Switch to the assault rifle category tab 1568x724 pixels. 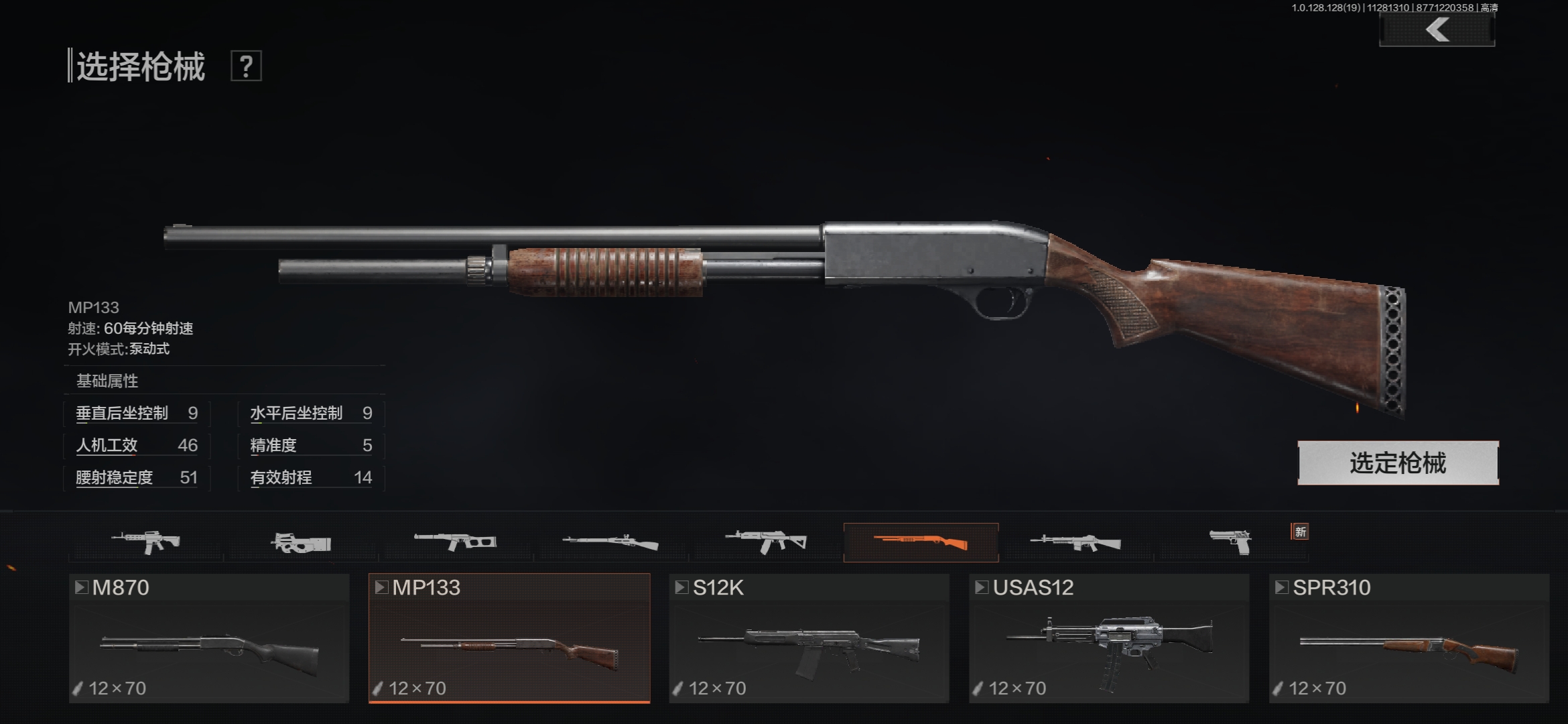click(146, 542)
